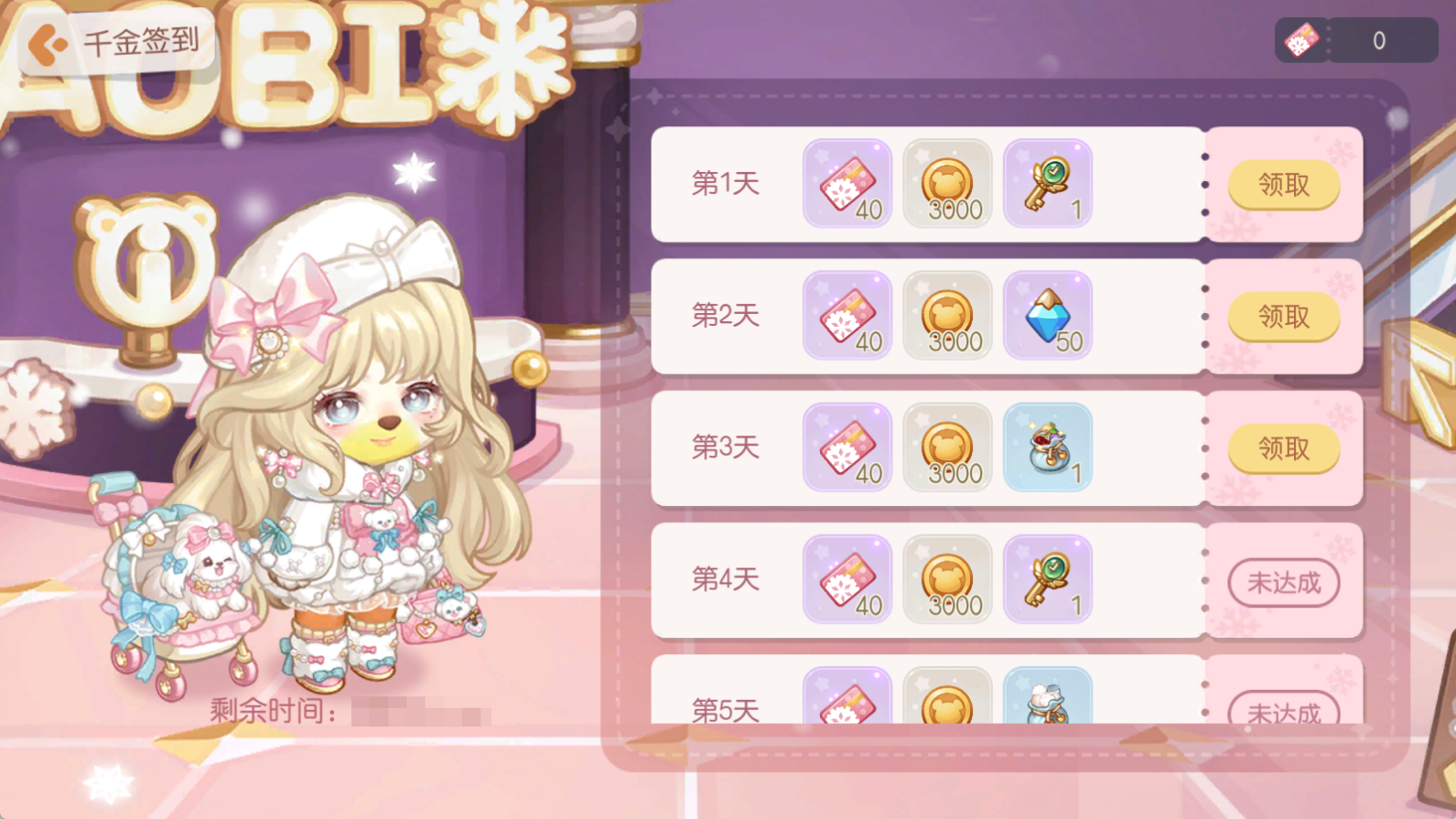Select the pink gift ticket icon on Day 1
Screen dimensions: 1456x819
(847, 184)
